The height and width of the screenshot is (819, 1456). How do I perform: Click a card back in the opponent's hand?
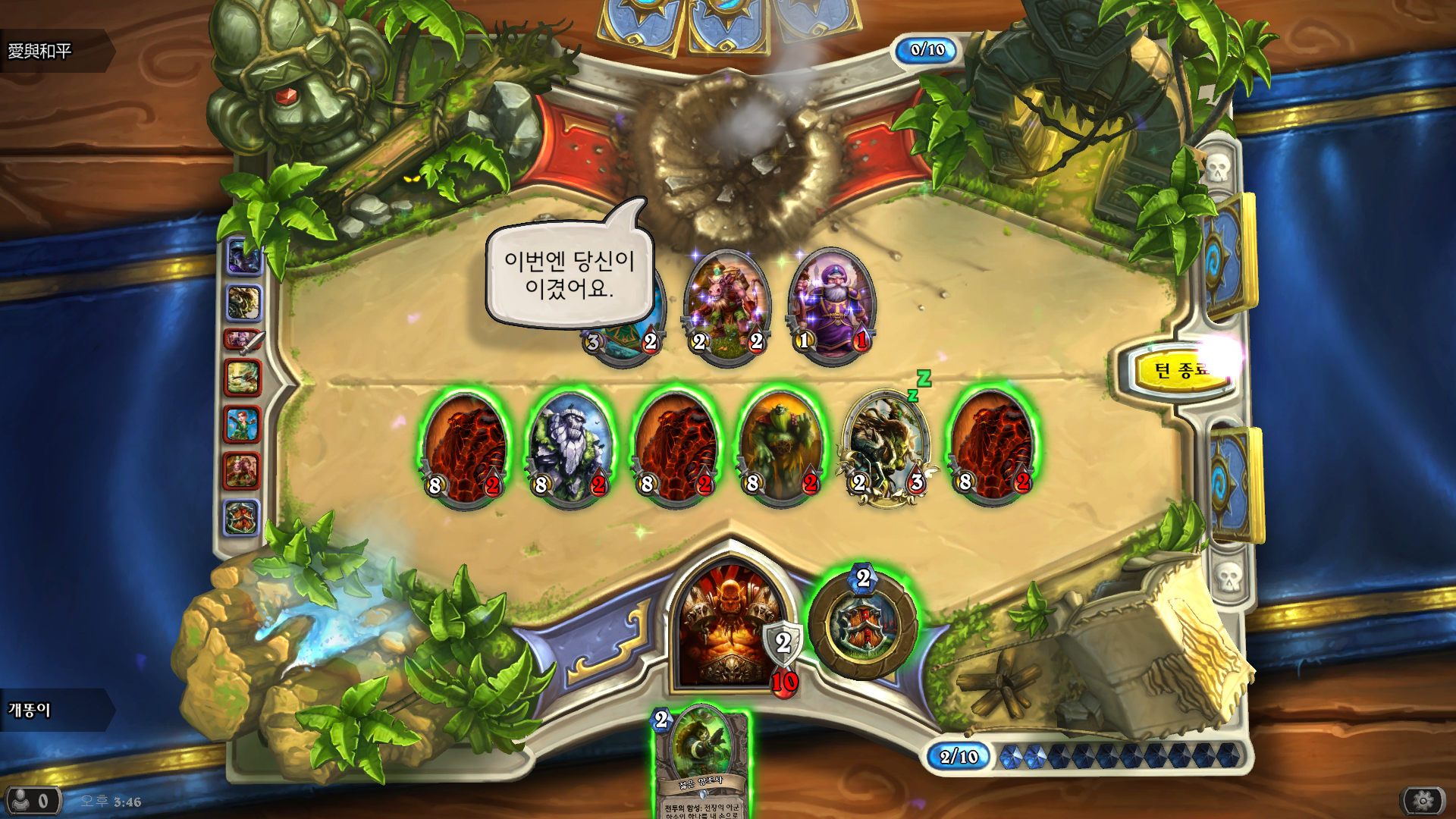pos(713,19)
